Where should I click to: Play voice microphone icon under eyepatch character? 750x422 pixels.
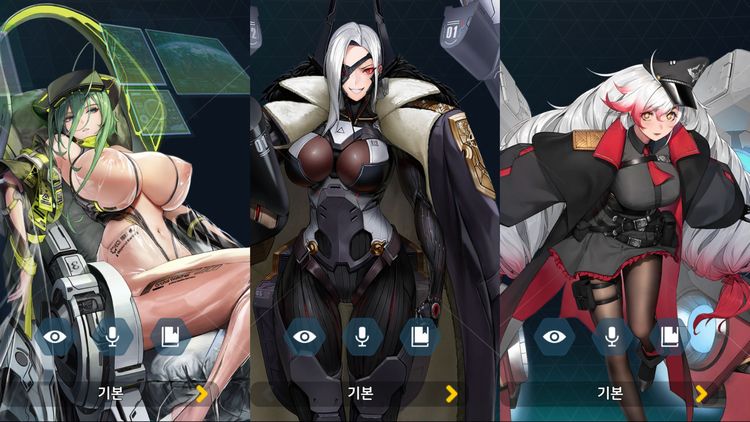coord(362,337)
